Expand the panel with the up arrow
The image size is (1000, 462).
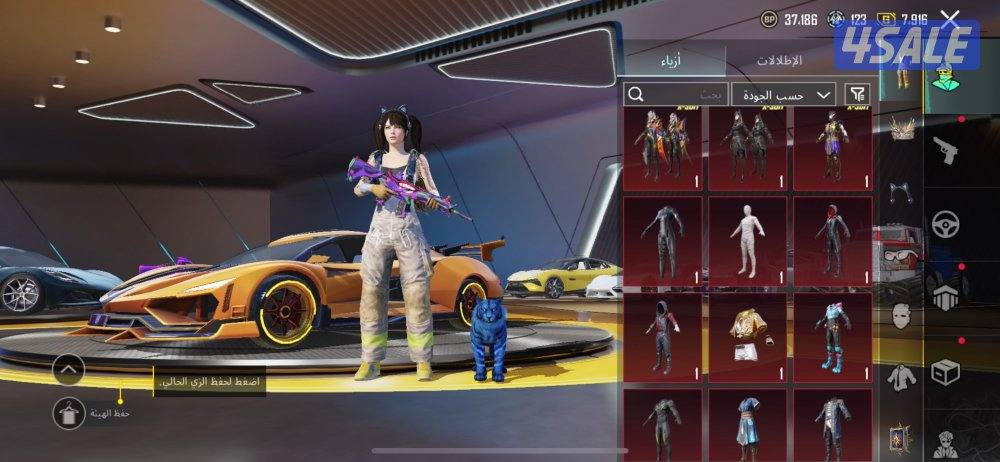[68, 369]
